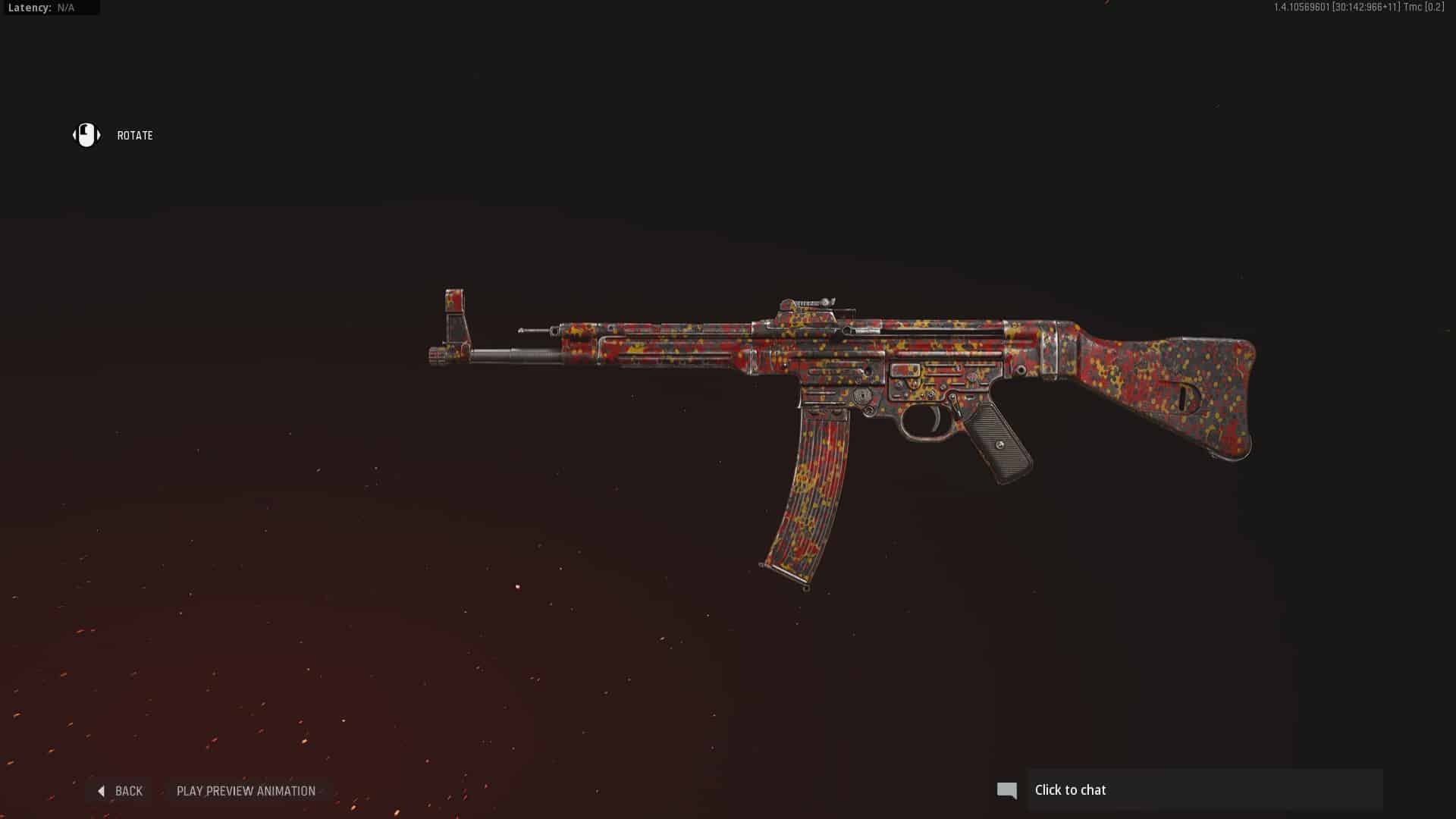Play the preview animation
The width and height of the screenshot is (1456, 819).
(x=246, y=791)
